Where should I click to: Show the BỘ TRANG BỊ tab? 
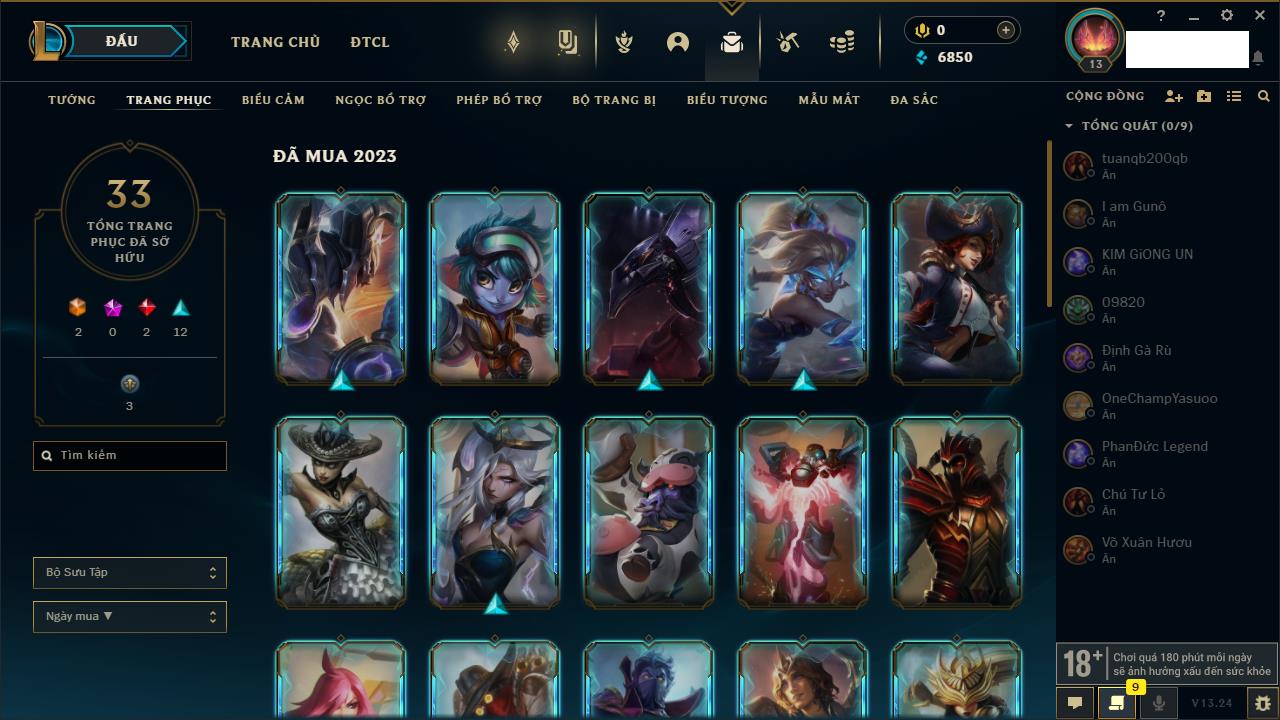[614, 100]
